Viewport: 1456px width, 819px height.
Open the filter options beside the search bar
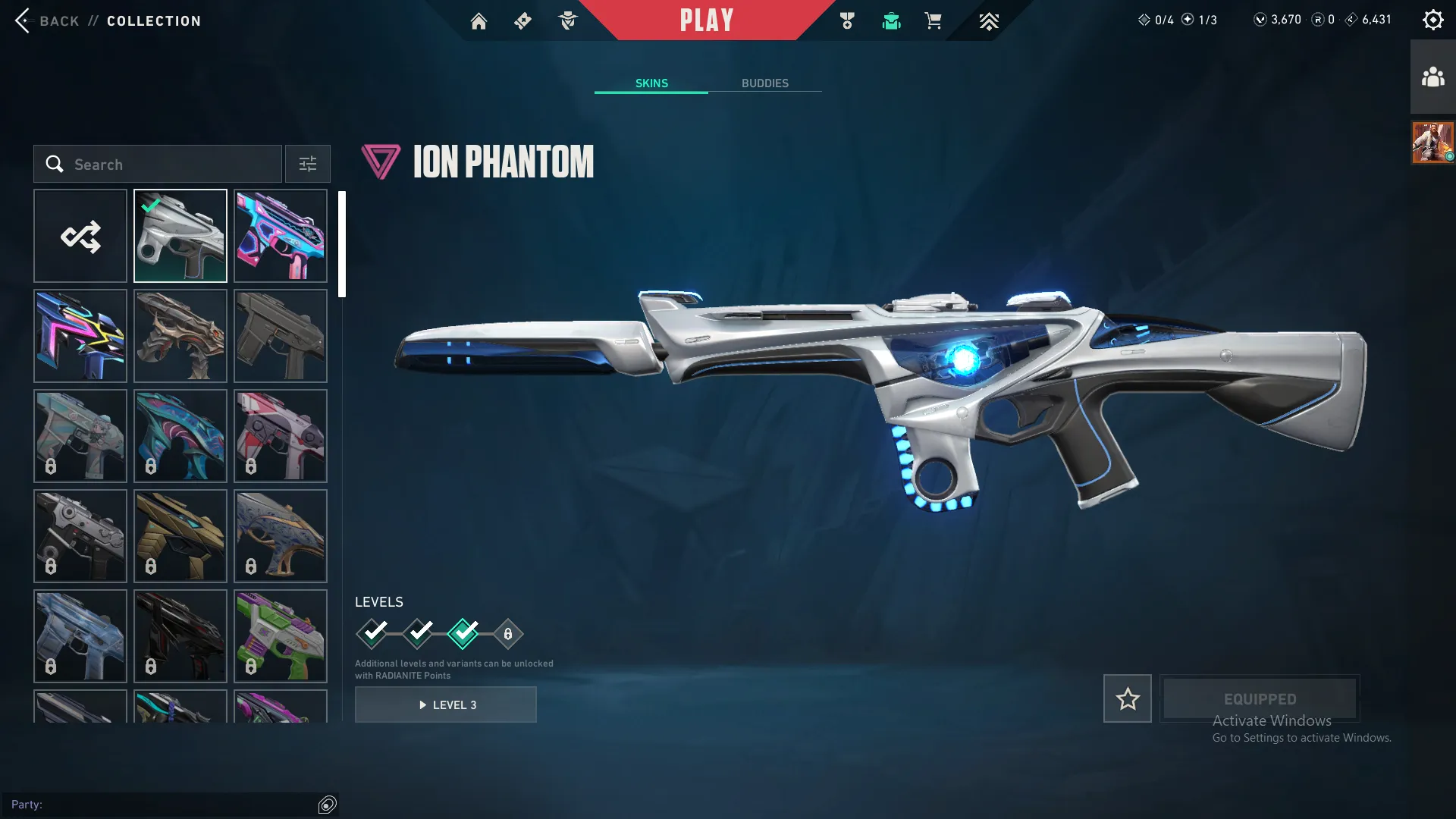tap(307, 164)
